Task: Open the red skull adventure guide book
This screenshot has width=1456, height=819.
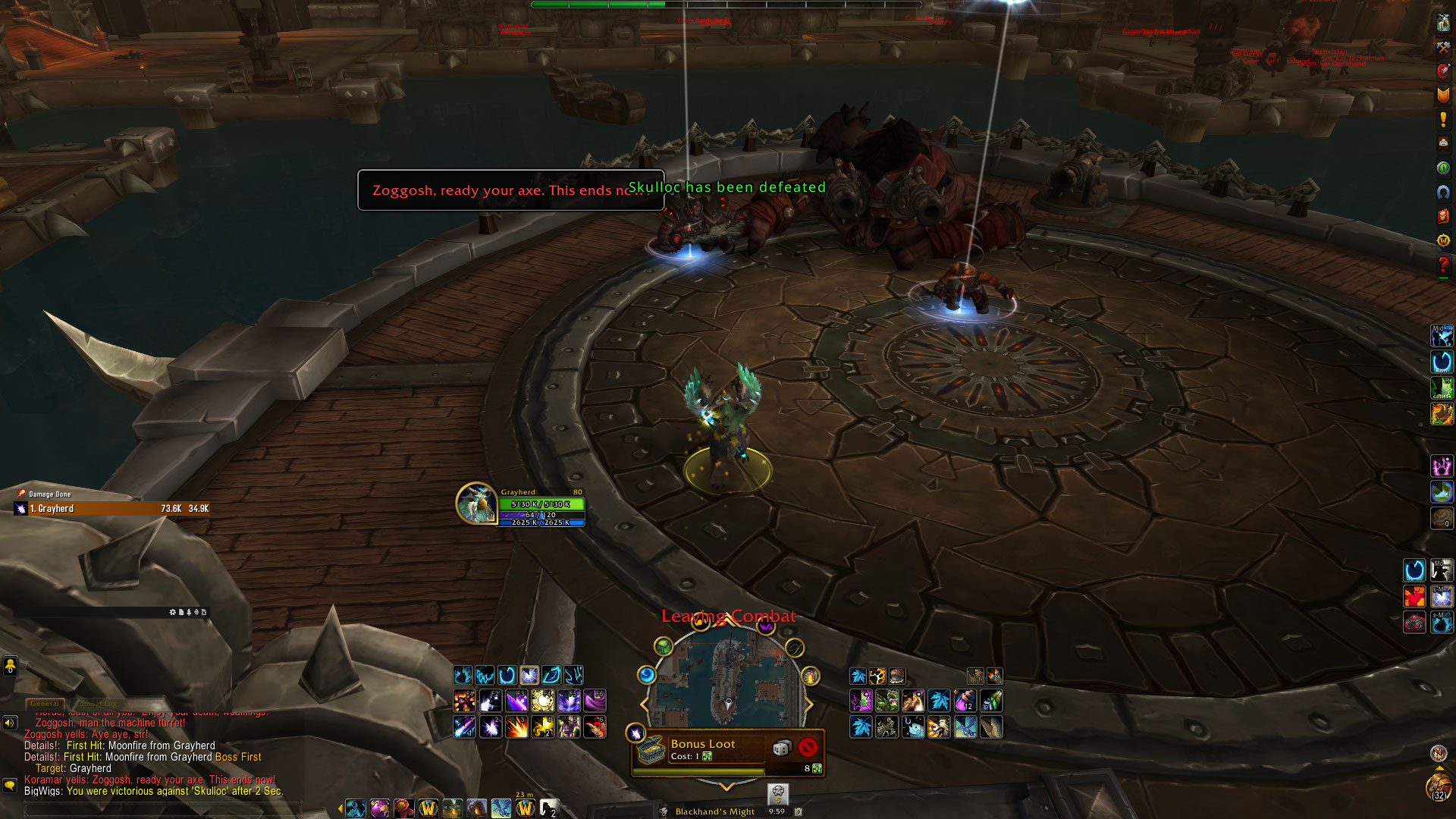Action: [1443, 216]
